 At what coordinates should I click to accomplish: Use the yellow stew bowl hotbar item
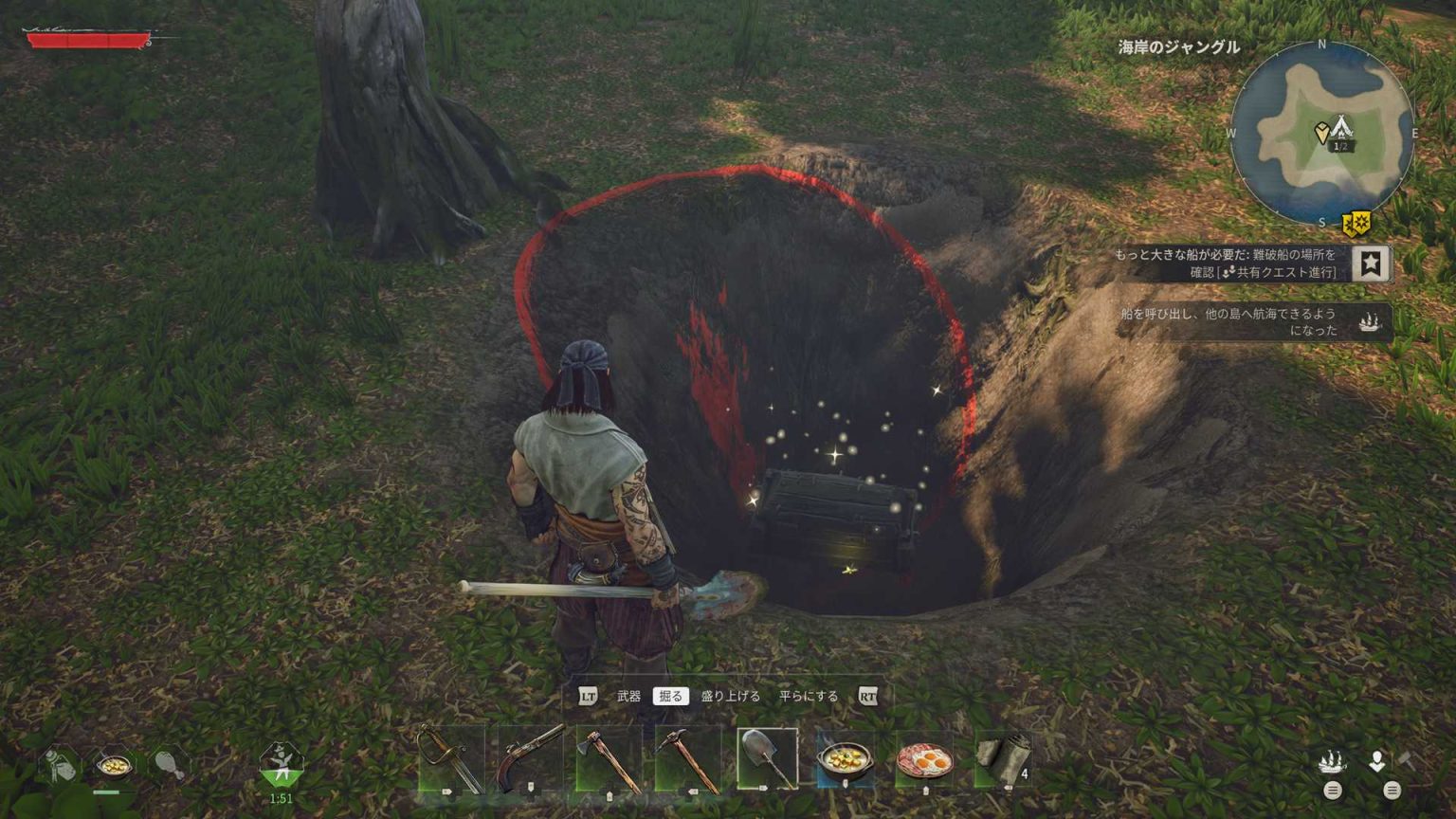846,760
